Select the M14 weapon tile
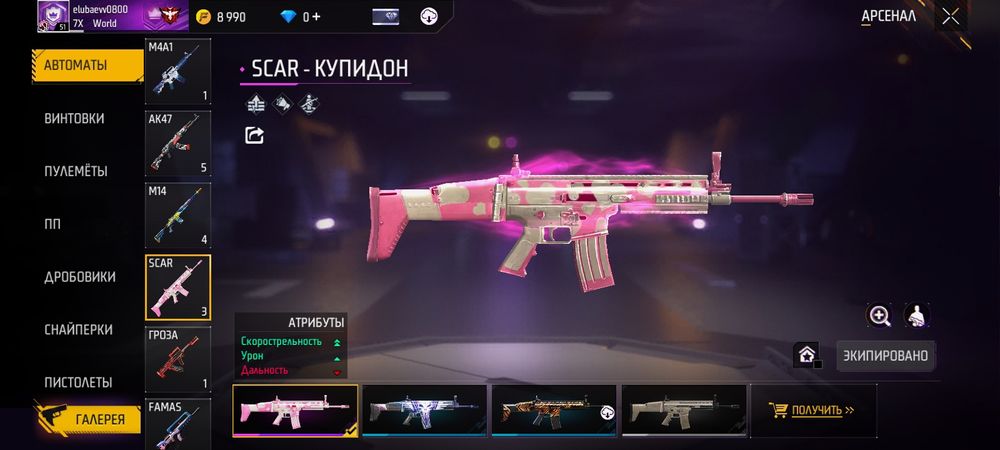This screenshot has width=1000, height=450. point(178,216)
